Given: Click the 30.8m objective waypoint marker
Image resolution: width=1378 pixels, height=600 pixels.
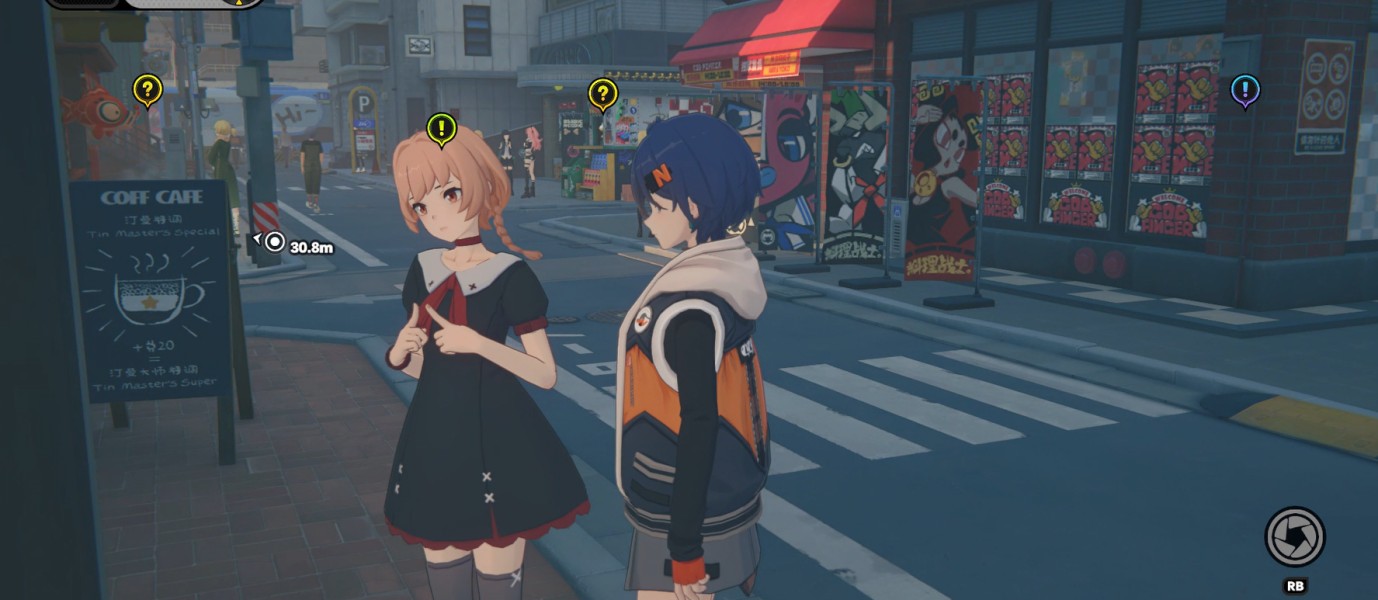Looking at the screenshot, I should pyautogui.click(x=273, y=242).
